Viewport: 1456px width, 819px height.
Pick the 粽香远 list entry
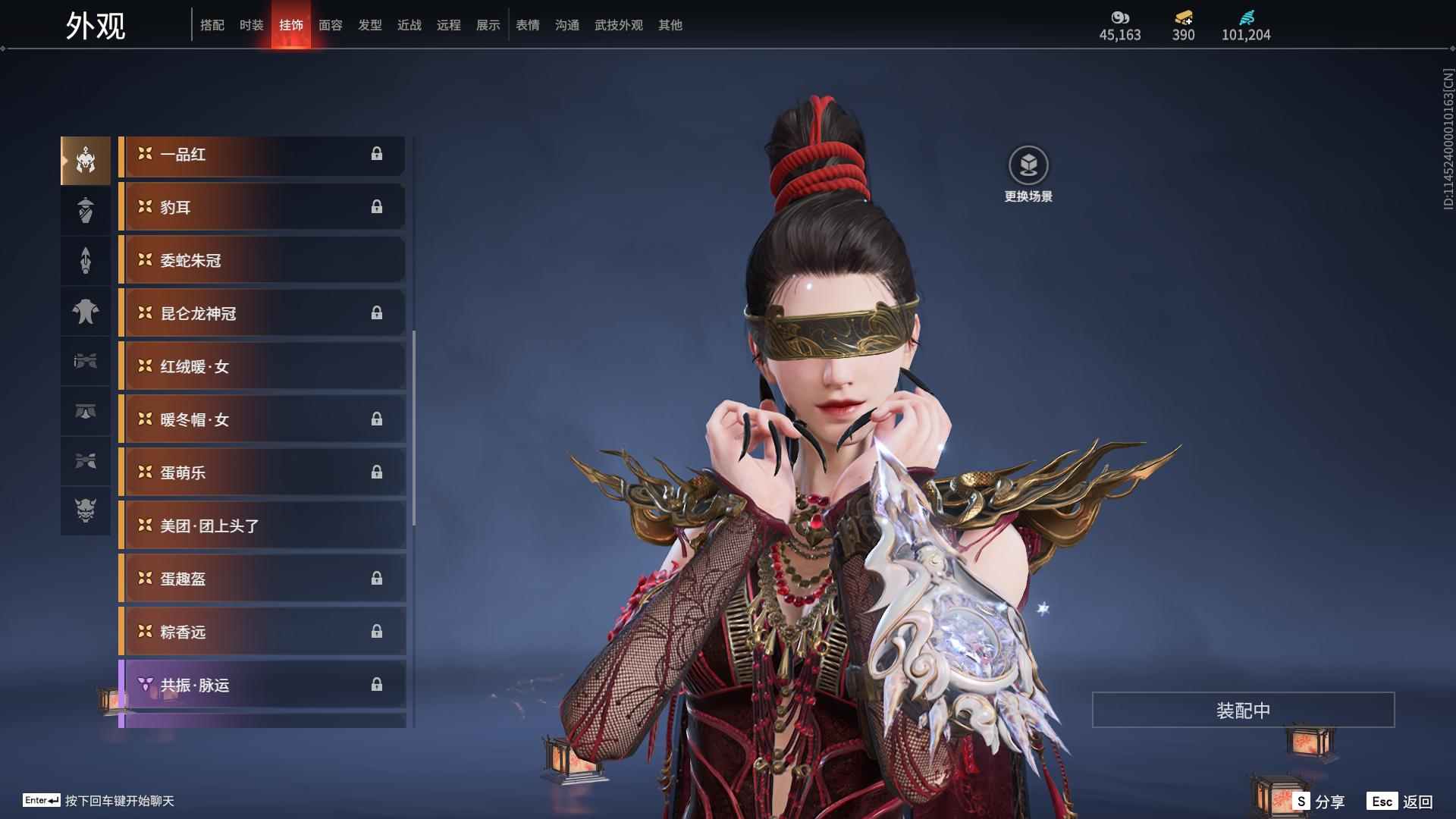tap(262, 632)
